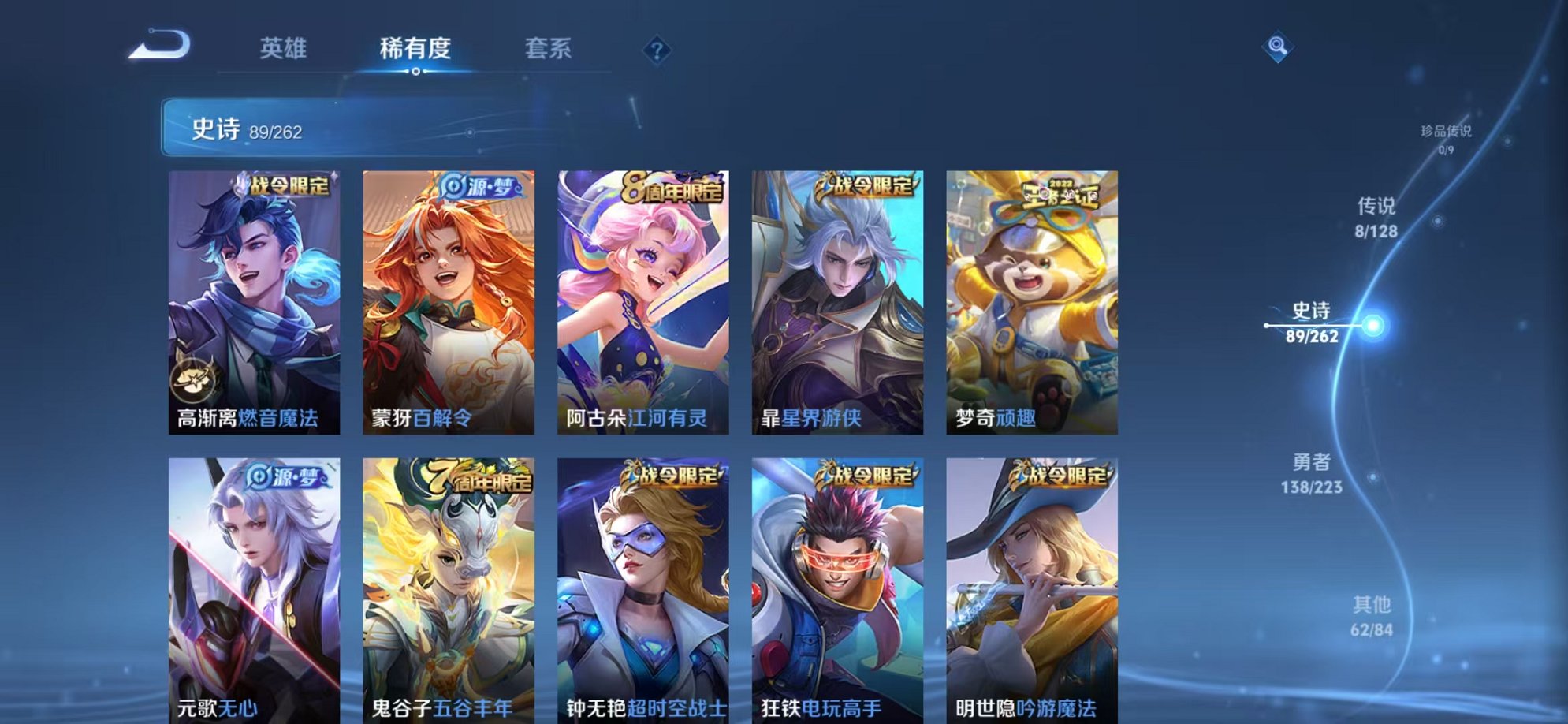1568x724 pixels.
Task: Open help via the question mark icon
Action: point(657,50)
